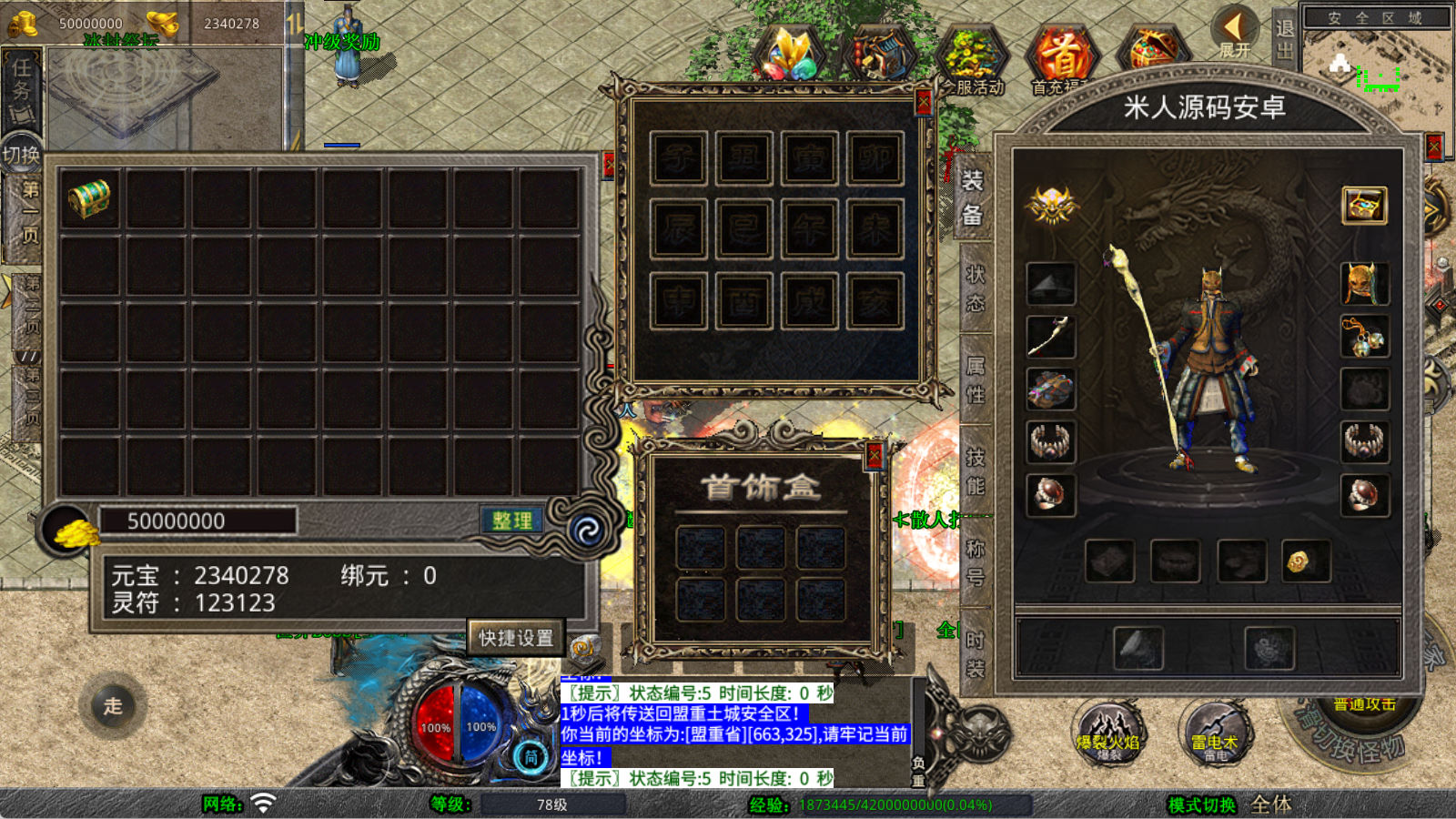Open the 属性 attributes tab
1456x819 pixels.
click(975, 380)
